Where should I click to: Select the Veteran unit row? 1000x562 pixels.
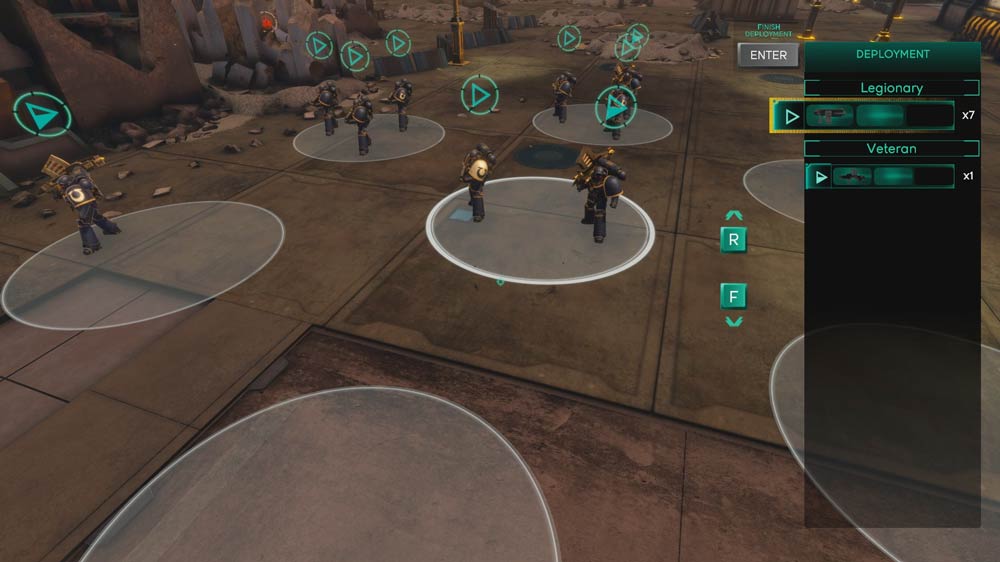[880, 177]
